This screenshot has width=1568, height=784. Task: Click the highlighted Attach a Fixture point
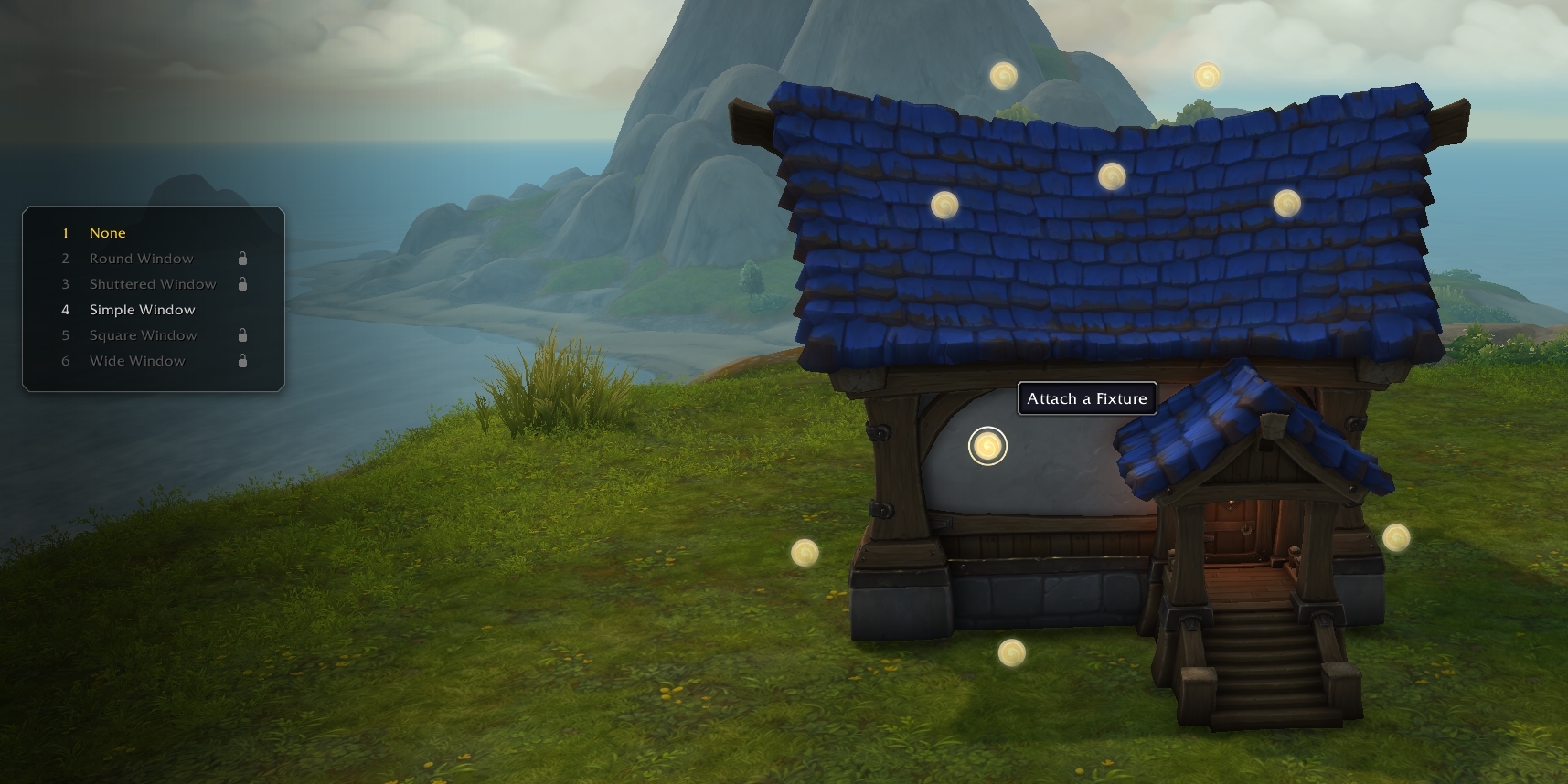coord(987,446)
